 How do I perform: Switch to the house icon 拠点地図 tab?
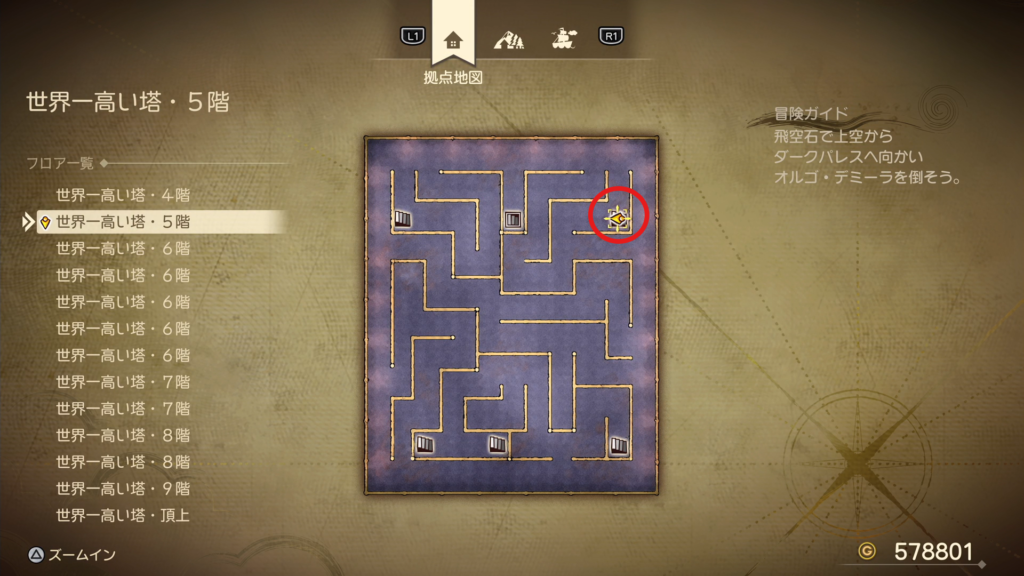click(x=453, y=40)
